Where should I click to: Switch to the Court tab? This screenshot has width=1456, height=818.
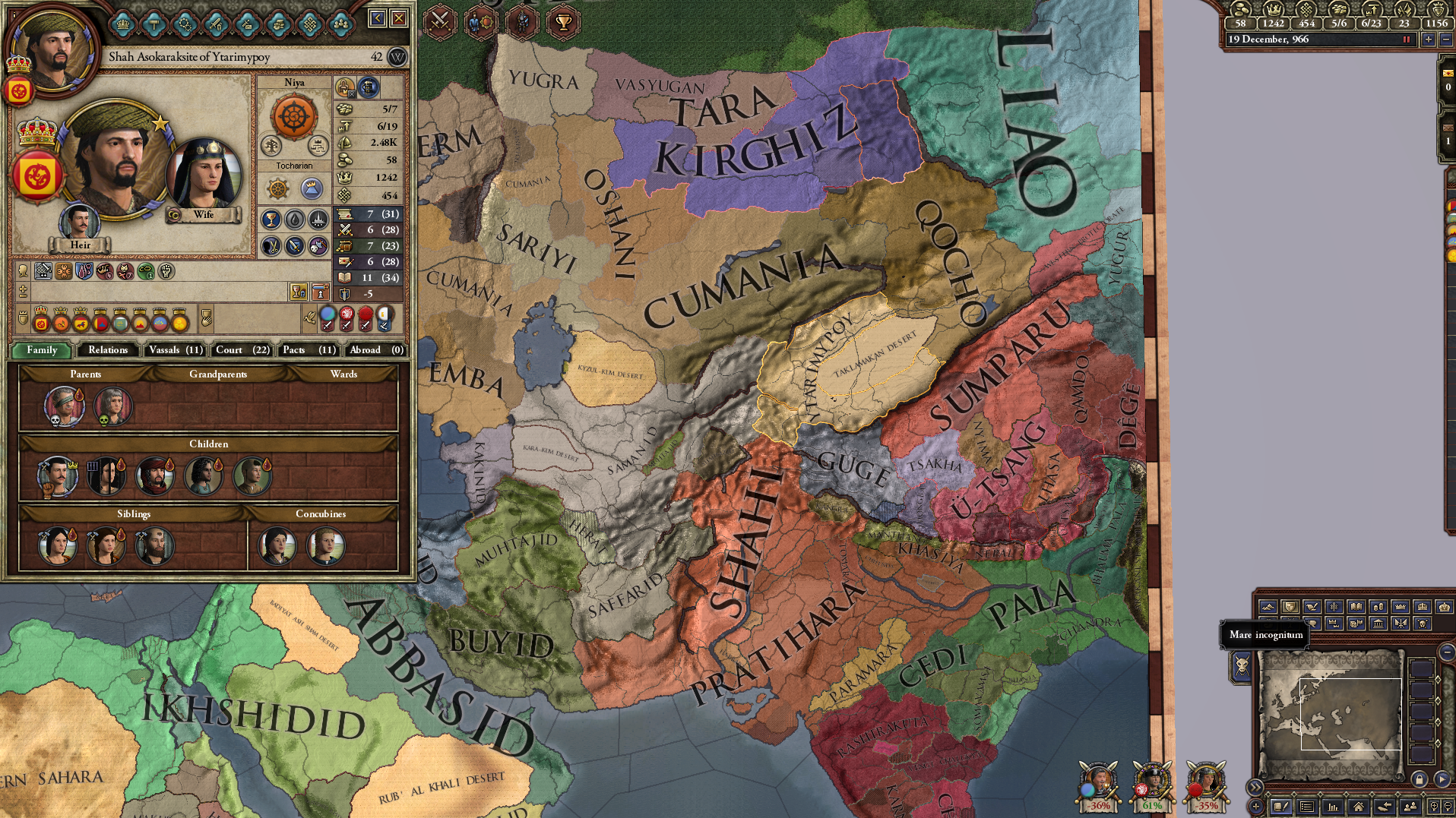tap(241, 350)
